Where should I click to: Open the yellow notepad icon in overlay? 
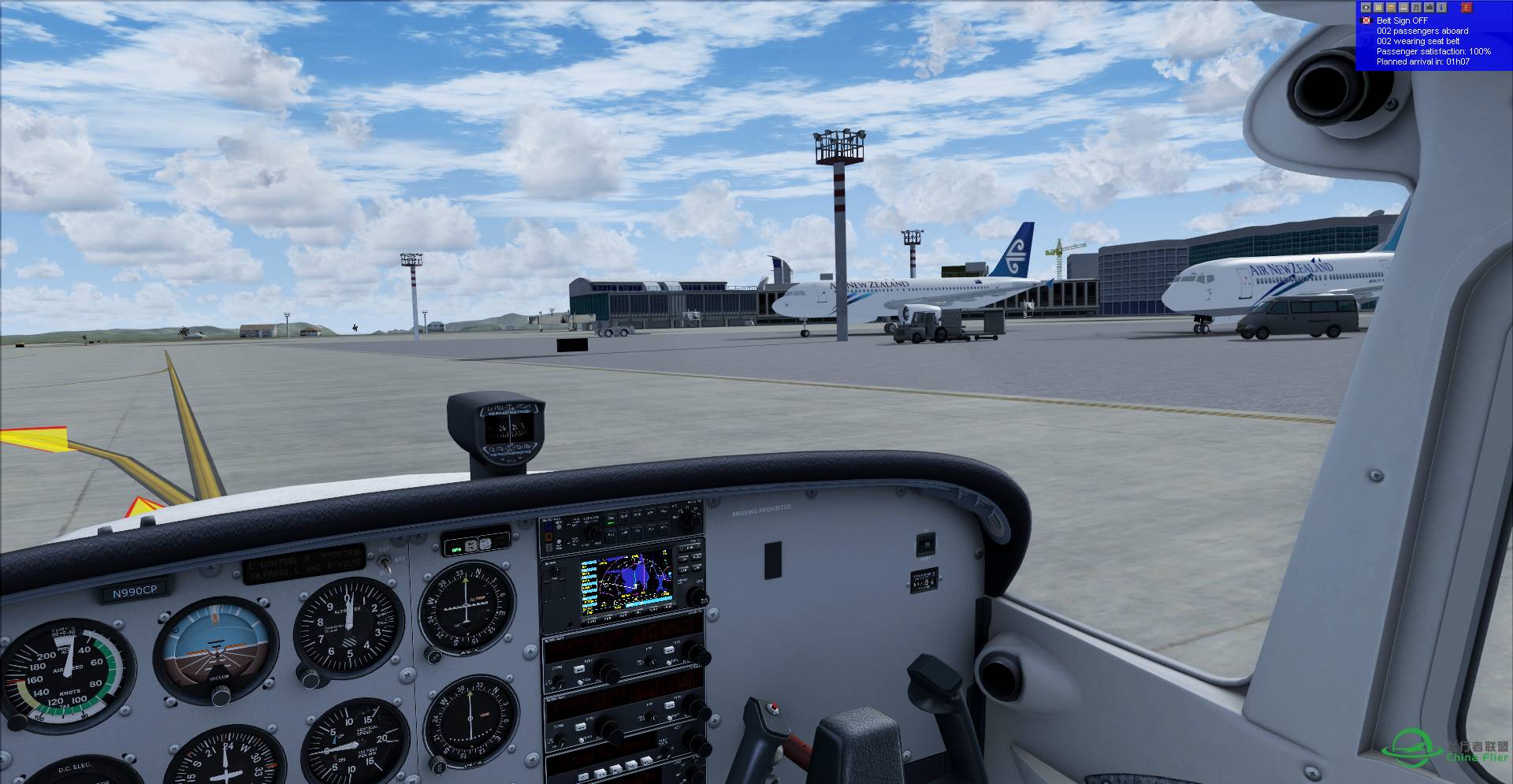pyautogui.click(x=1379, y=7)
